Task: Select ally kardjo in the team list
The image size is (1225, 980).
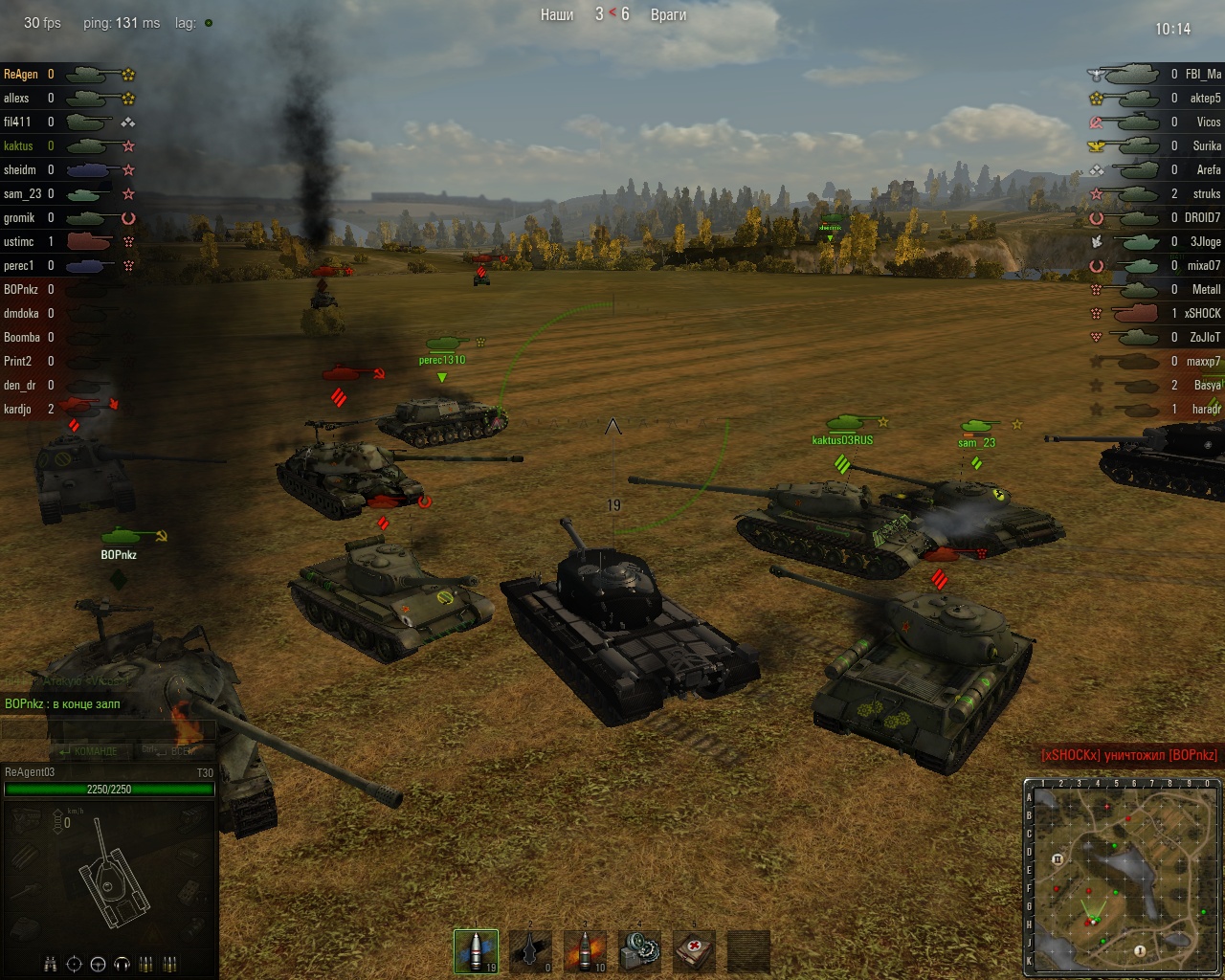Action: click(17, 410)
